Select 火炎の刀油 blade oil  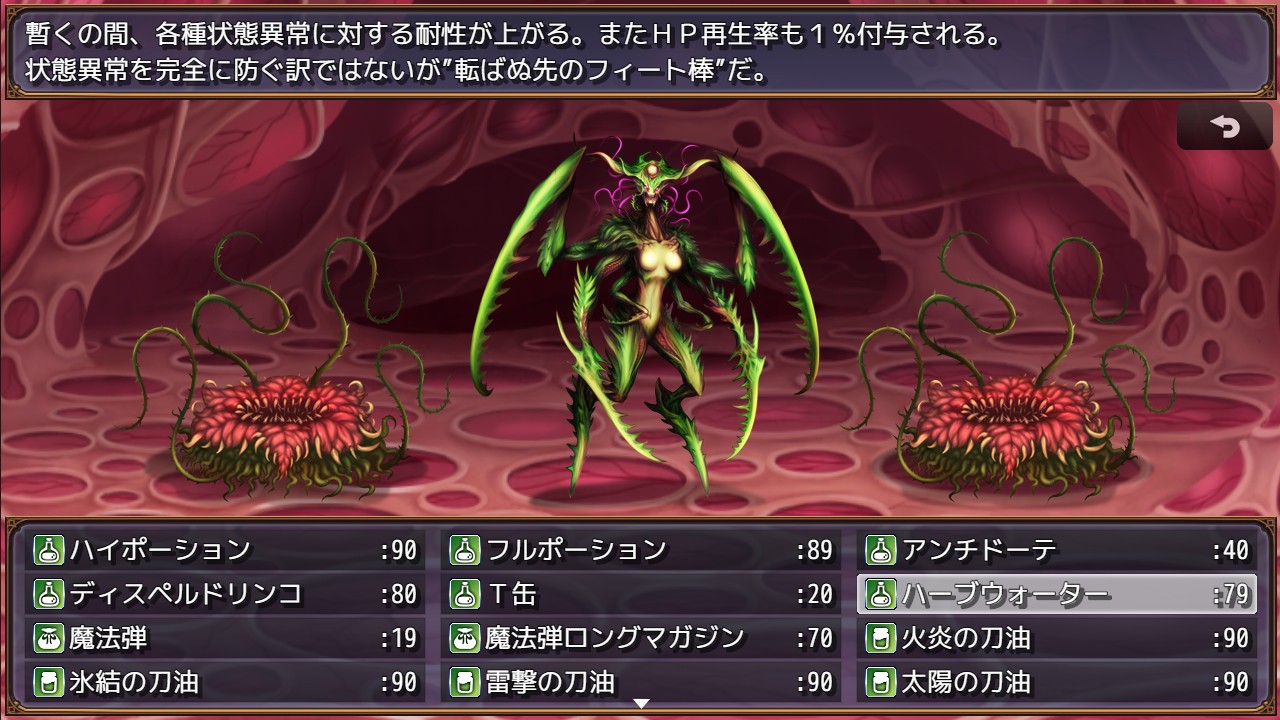[x=1057, y=638]
